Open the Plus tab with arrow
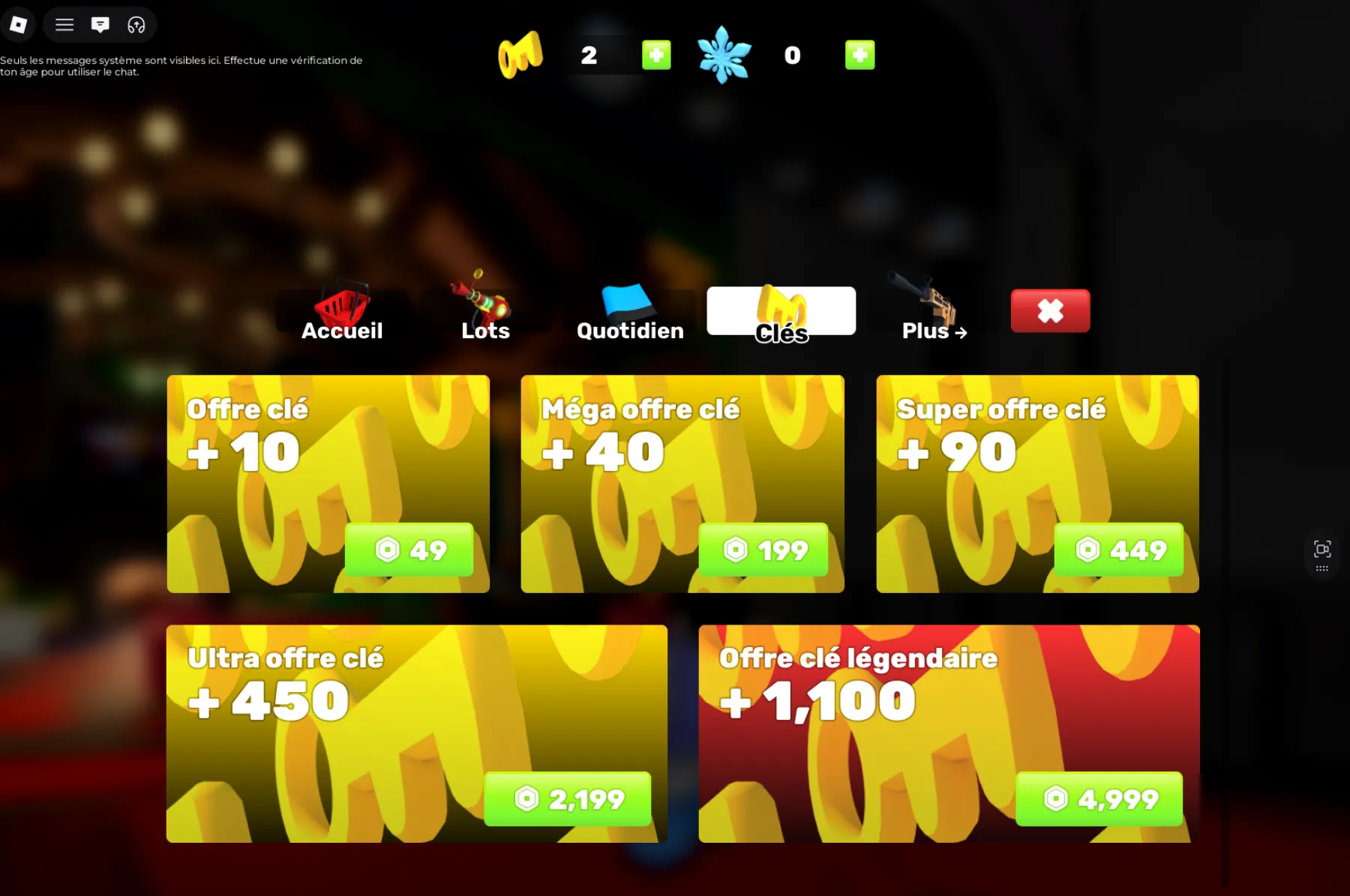Image resolution: width=1350 pixels, height=896 pixels. (x=933, y=331)
